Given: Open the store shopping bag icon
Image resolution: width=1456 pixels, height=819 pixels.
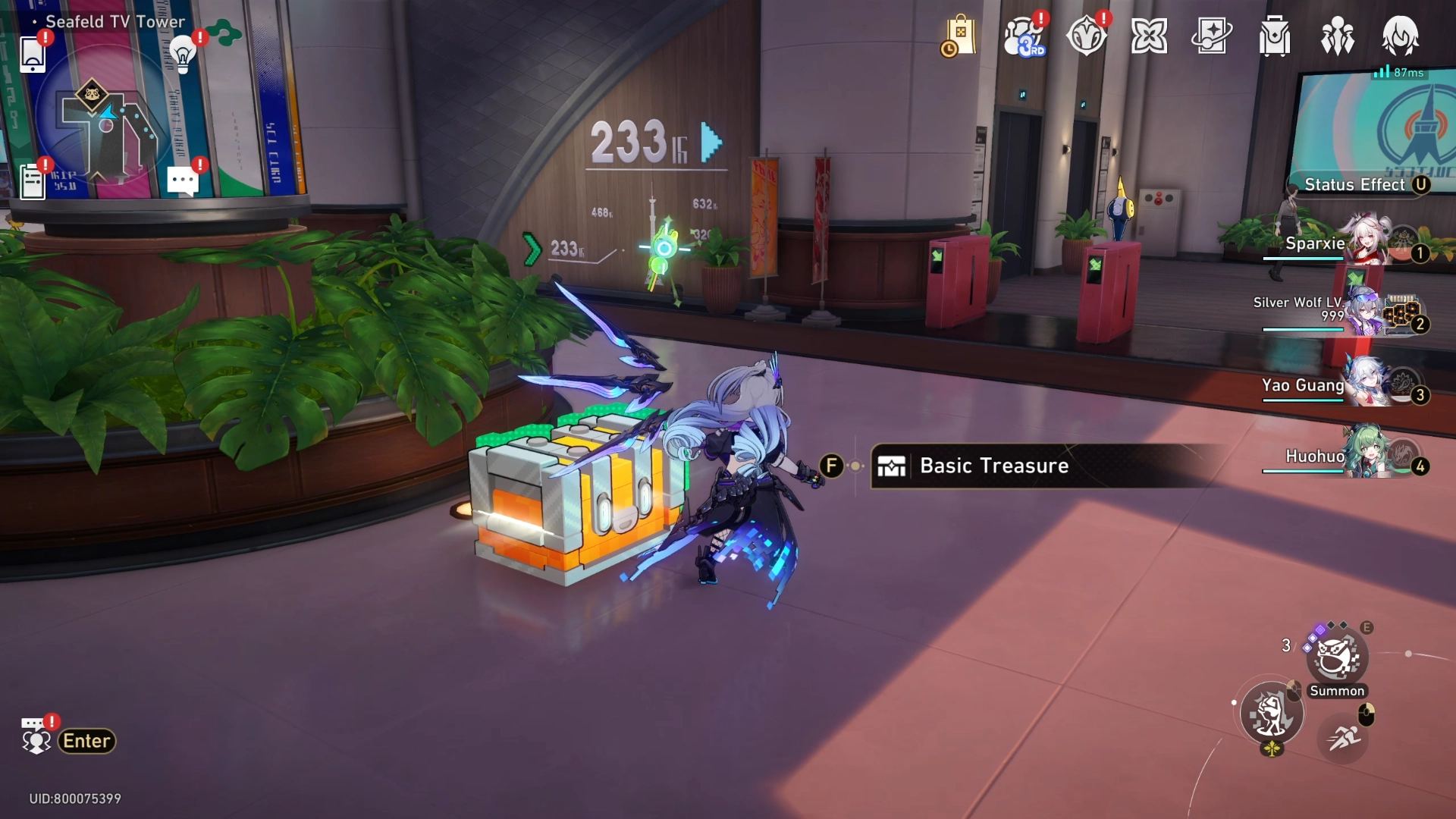Looking at the screenshot, I should [960, 36].
